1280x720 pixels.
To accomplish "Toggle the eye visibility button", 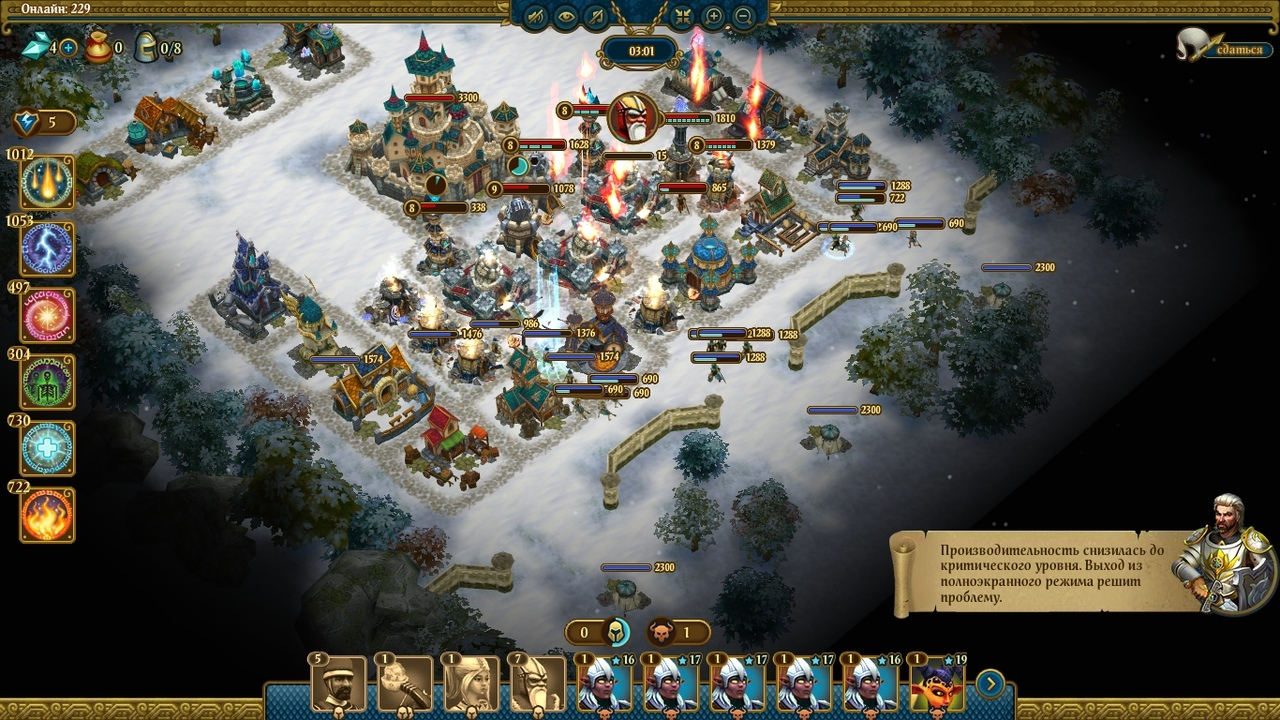I will point(567,16).
